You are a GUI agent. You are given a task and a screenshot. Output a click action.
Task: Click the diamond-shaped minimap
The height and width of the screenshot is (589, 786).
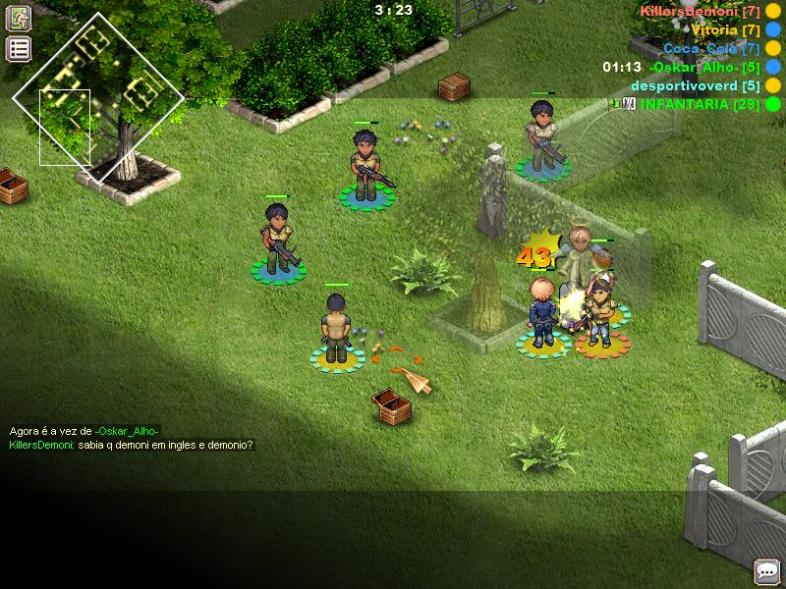[x=98, y=97]
